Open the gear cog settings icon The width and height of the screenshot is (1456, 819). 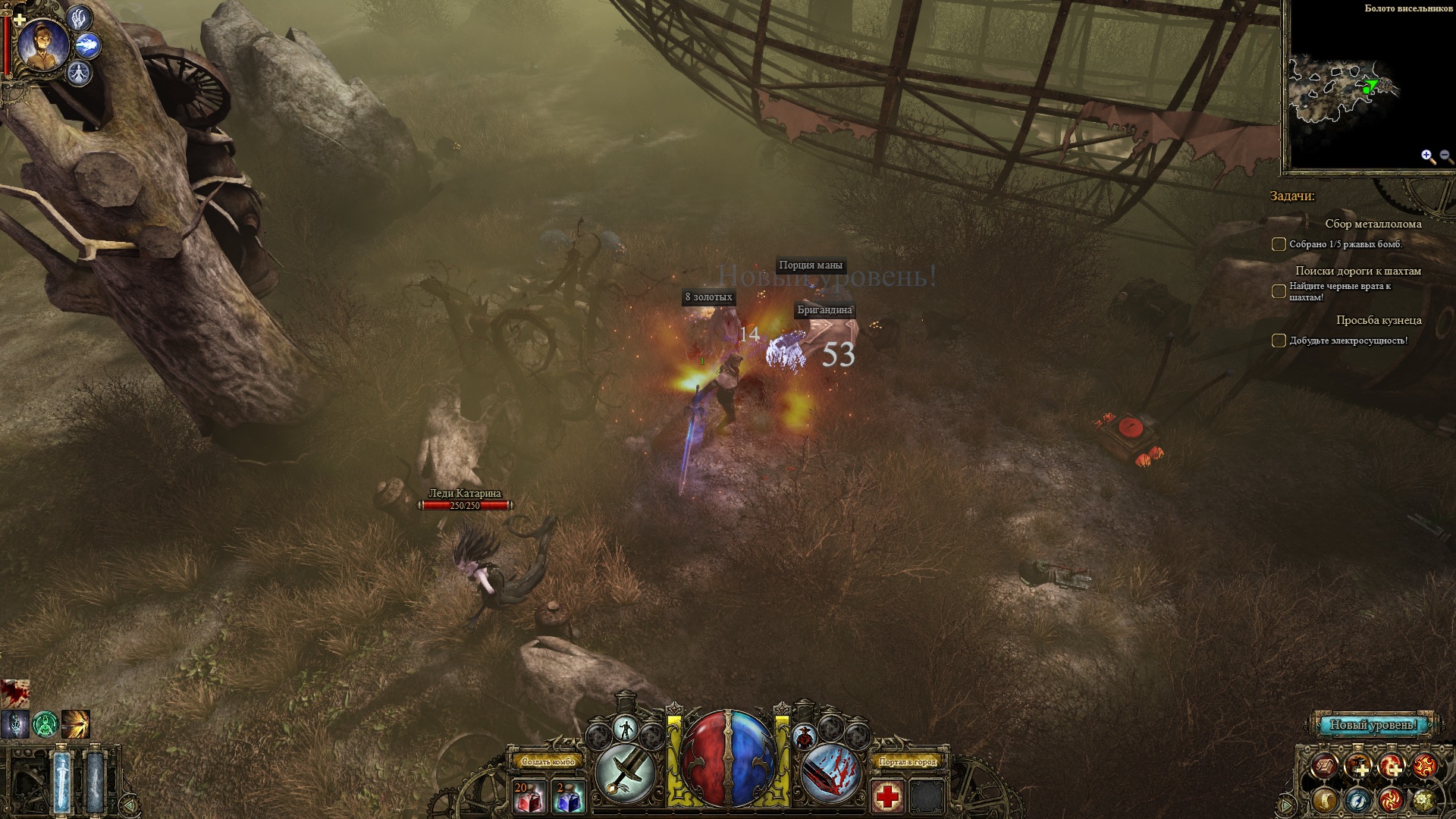coord(1424,799)
